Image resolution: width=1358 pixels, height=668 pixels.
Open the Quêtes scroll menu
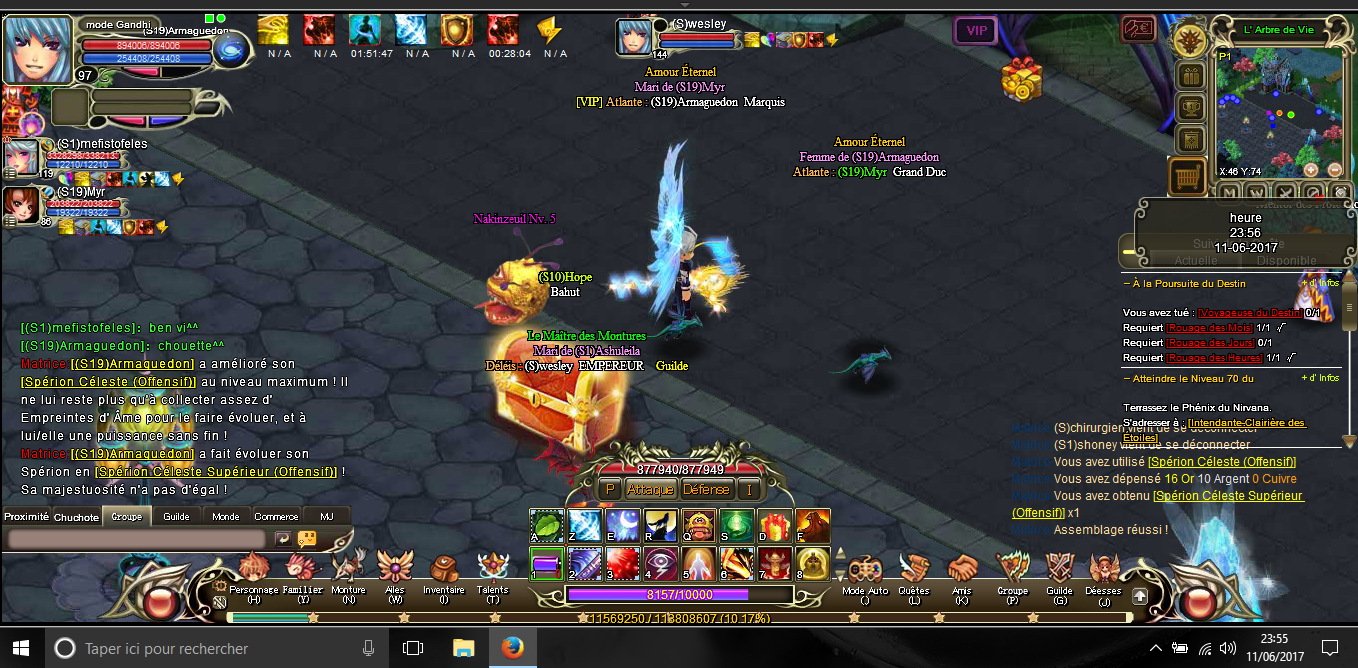click(913, 571)
